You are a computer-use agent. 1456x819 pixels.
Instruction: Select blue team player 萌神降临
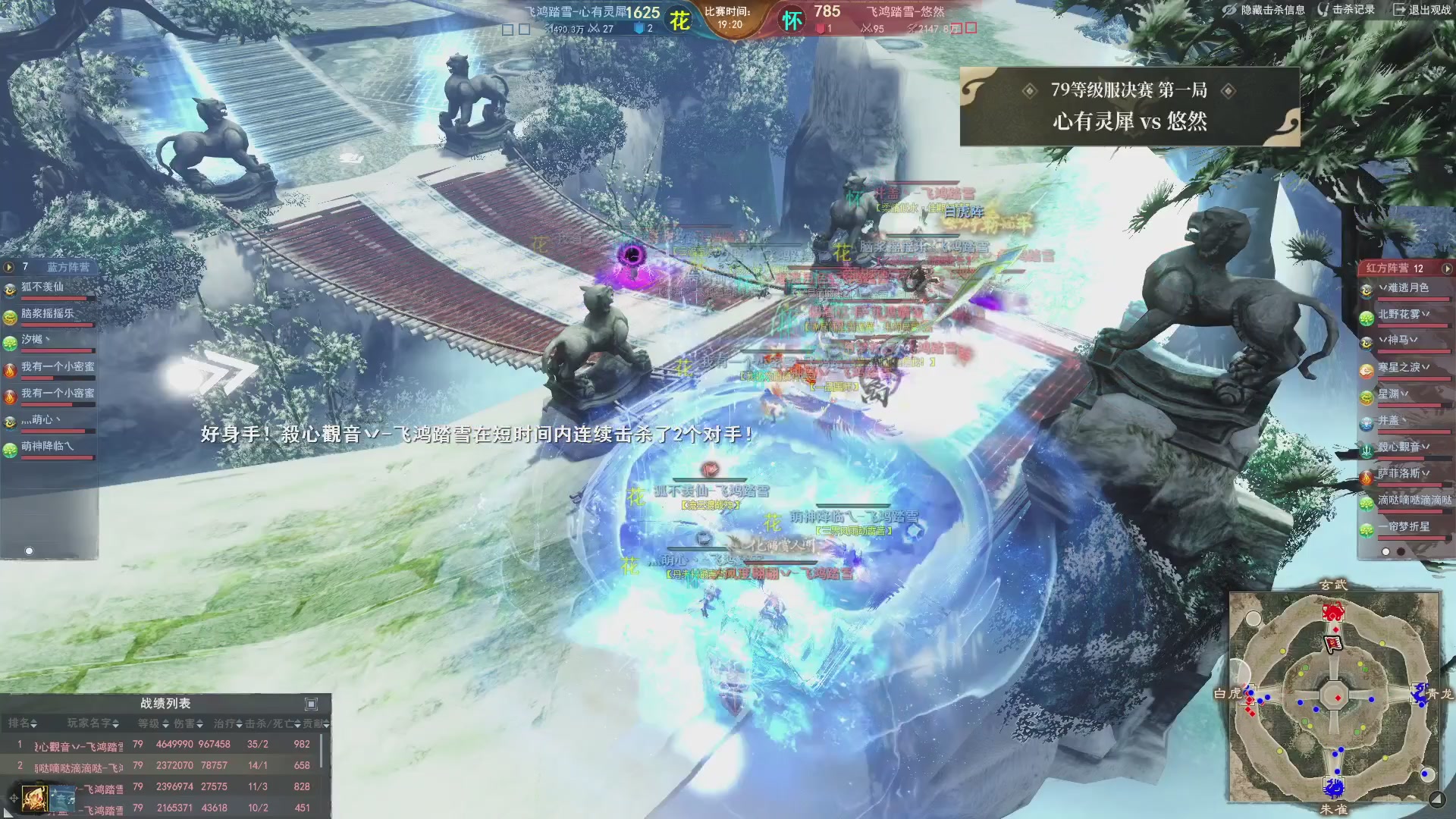click(x=47, y=447)
